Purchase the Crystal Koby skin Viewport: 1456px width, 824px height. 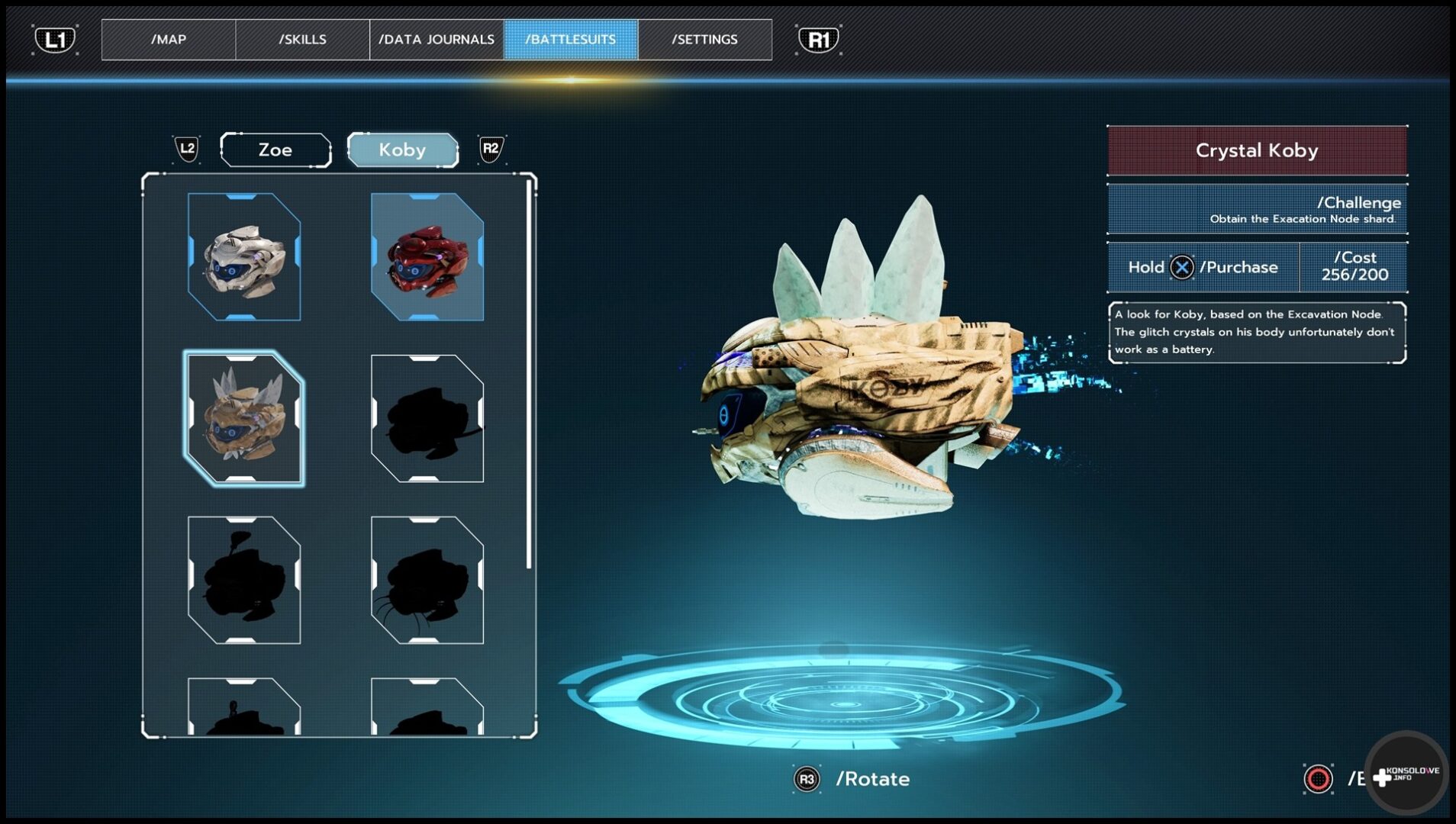click(1203, 268)
